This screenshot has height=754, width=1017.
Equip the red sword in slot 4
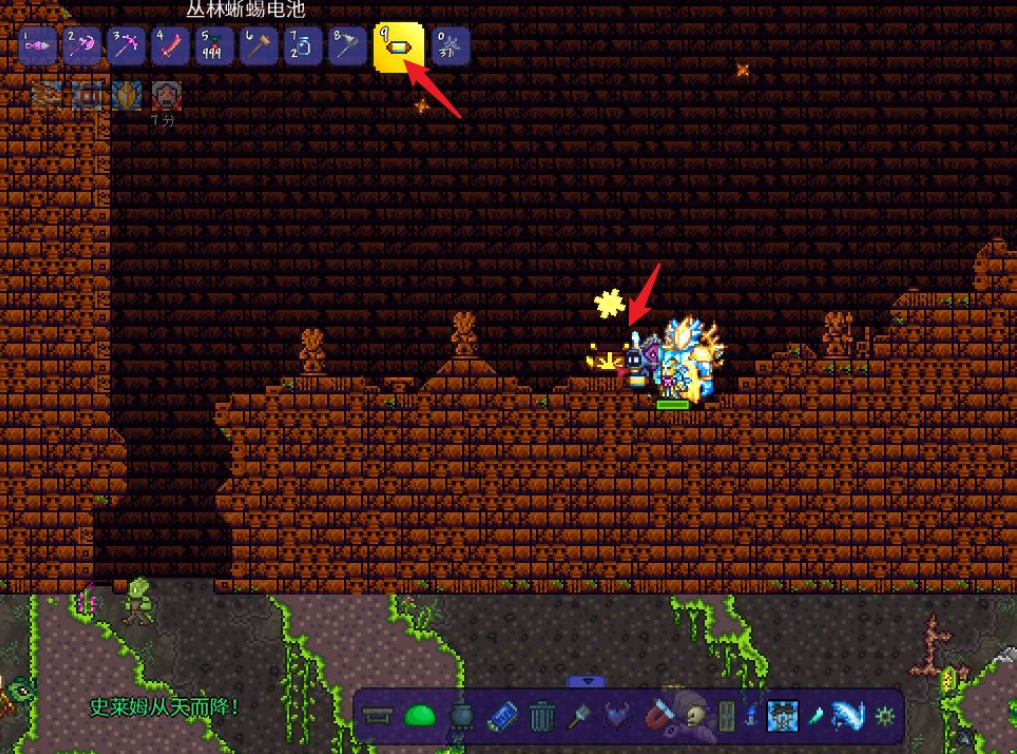(x=171, y=46)
